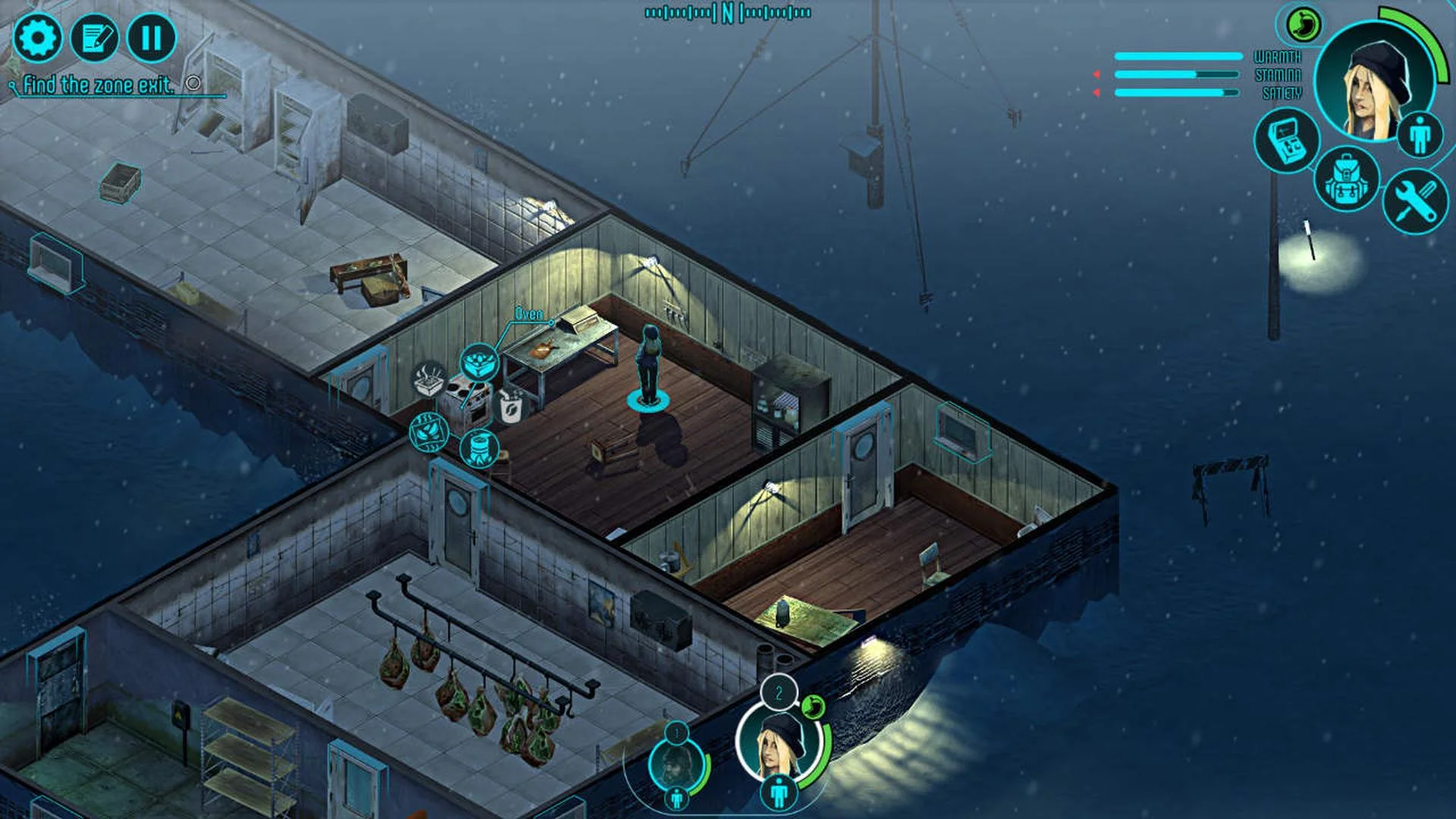Click the campfire smoke action icon

click(x=428, y=379)
